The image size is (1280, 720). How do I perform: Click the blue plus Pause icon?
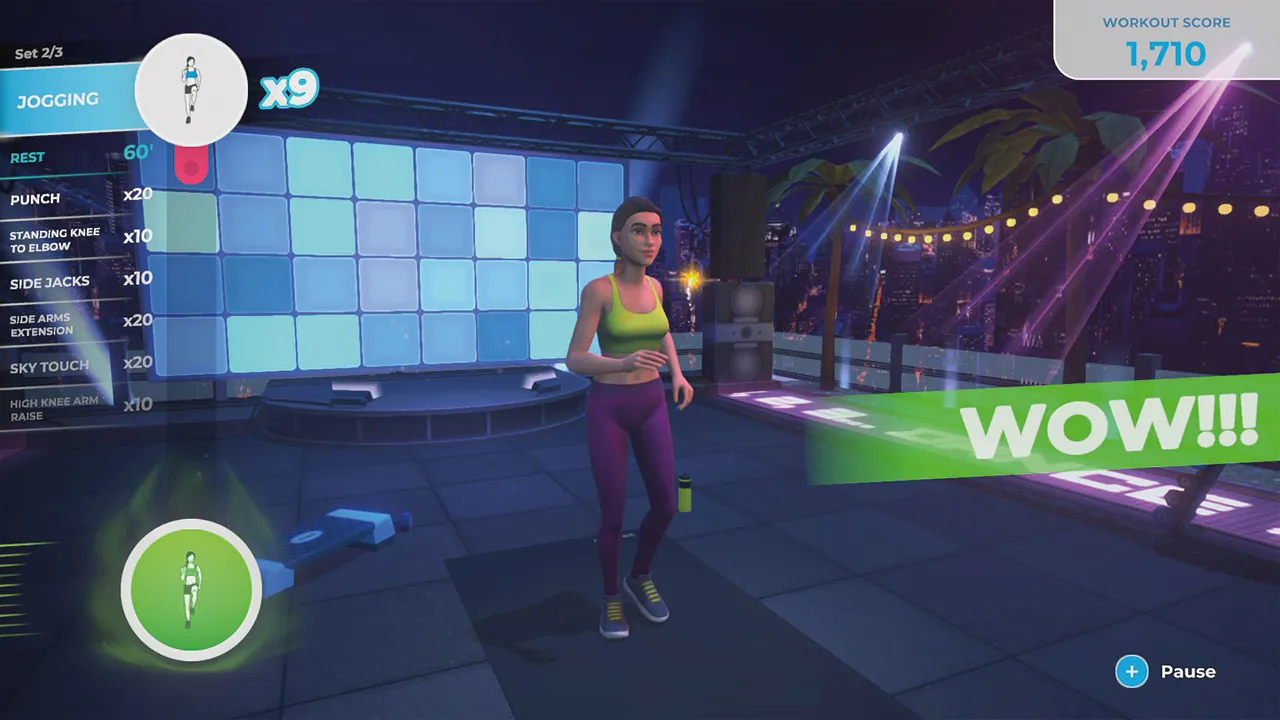pos(1132,671)
